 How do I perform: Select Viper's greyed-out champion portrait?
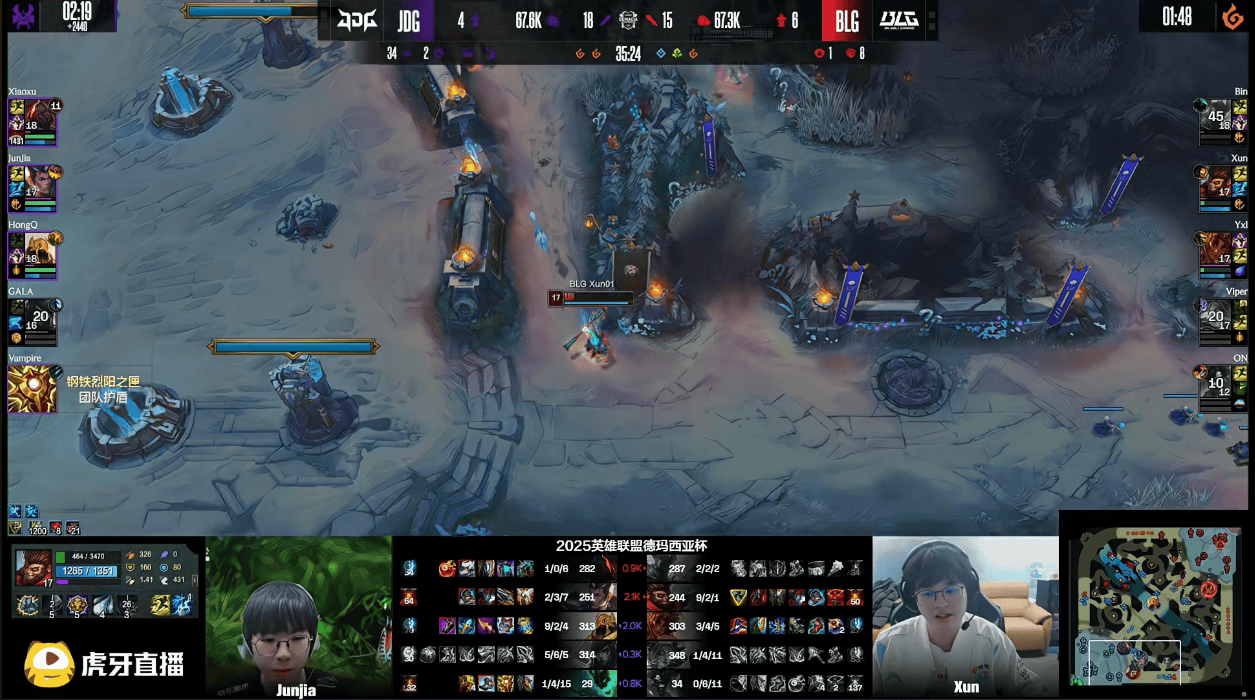1216,316
